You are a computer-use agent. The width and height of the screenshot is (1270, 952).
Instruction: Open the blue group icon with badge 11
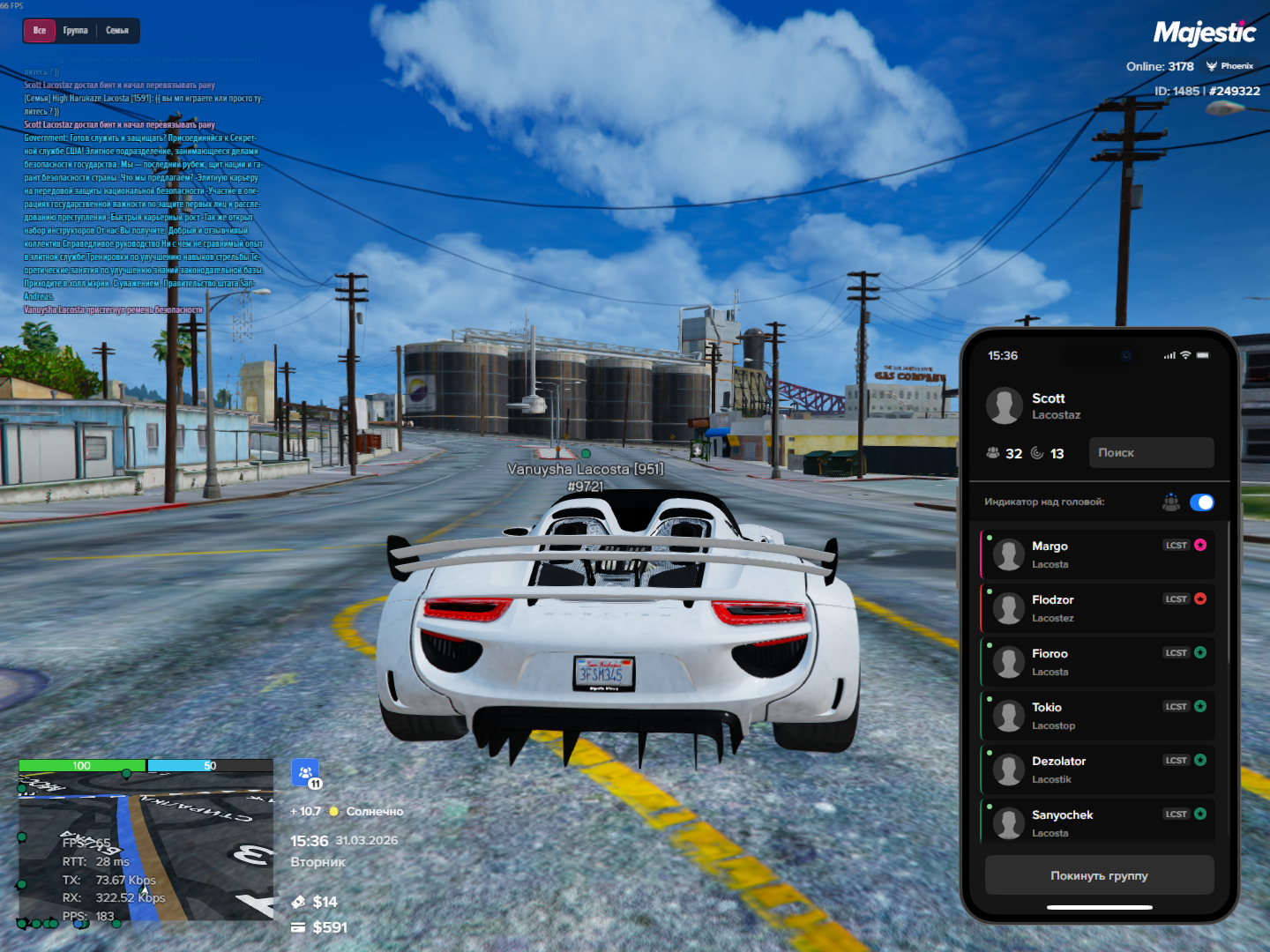[x=305, y=773]
